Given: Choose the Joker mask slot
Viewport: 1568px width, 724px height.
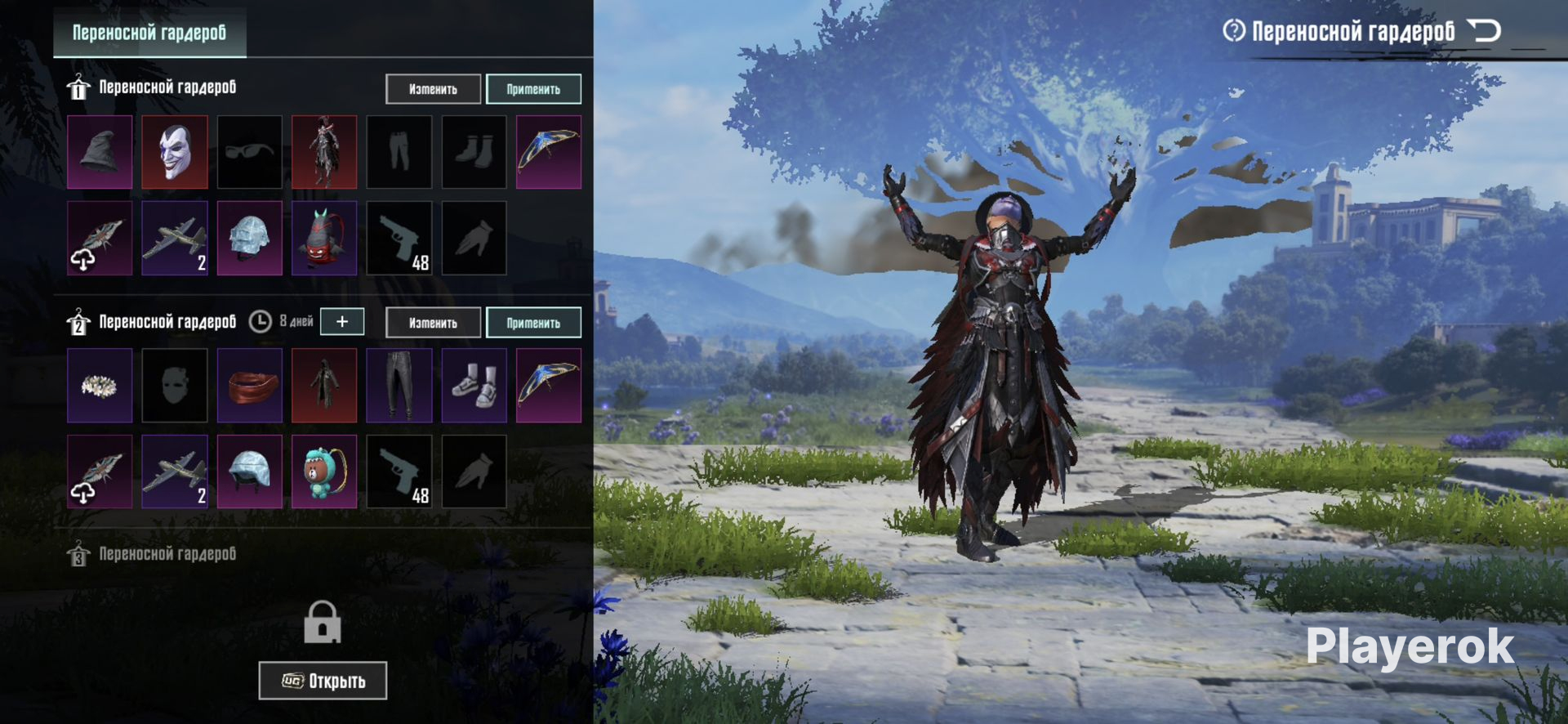Looking at the screenshot, I should point(175,152).
